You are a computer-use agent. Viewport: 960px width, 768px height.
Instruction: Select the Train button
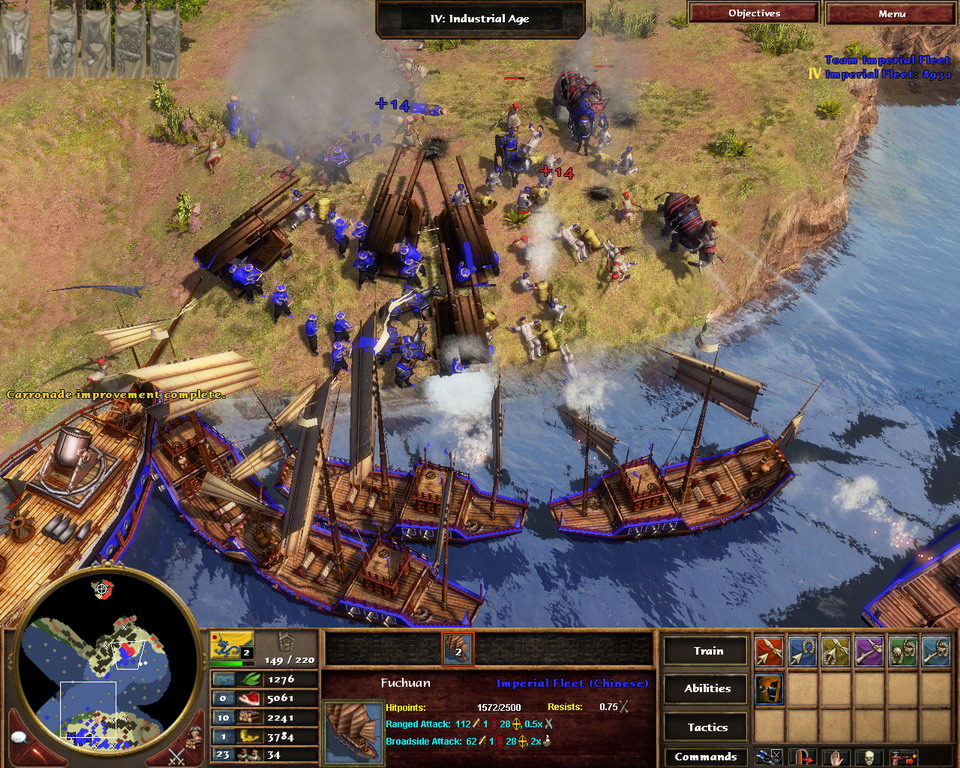(707, 650)
